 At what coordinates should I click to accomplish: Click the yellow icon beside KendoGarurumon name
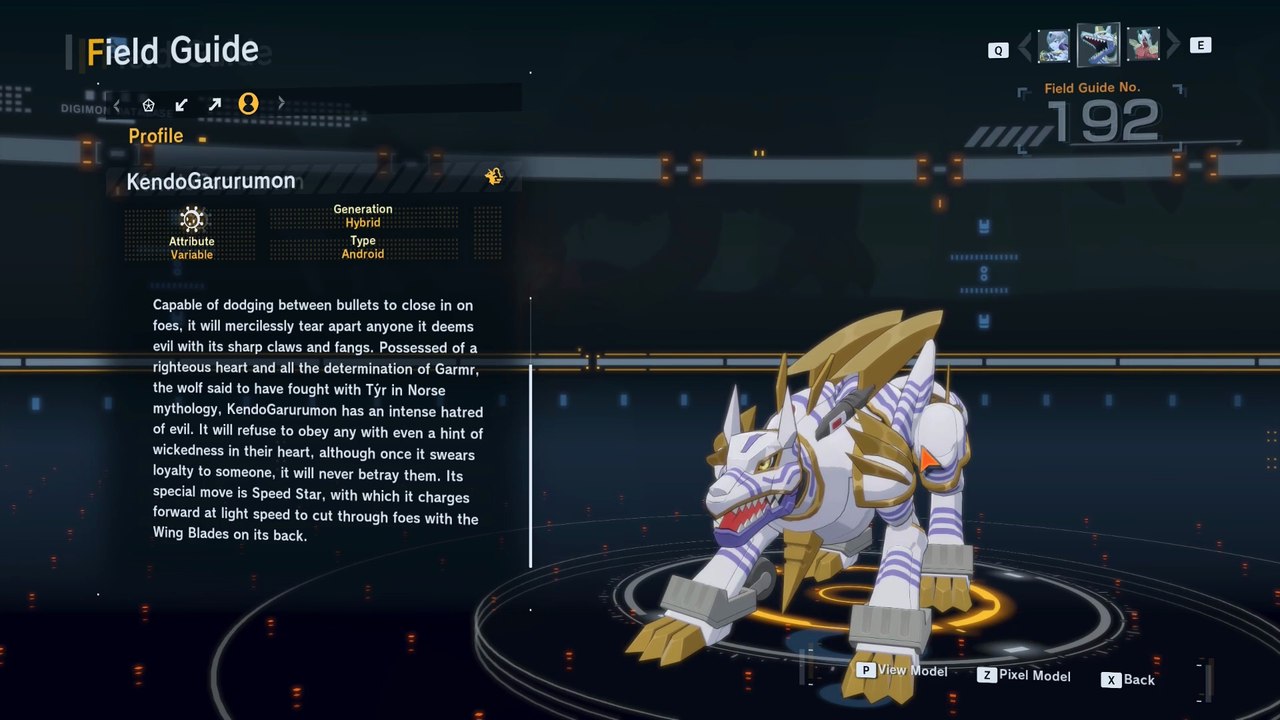493,177
